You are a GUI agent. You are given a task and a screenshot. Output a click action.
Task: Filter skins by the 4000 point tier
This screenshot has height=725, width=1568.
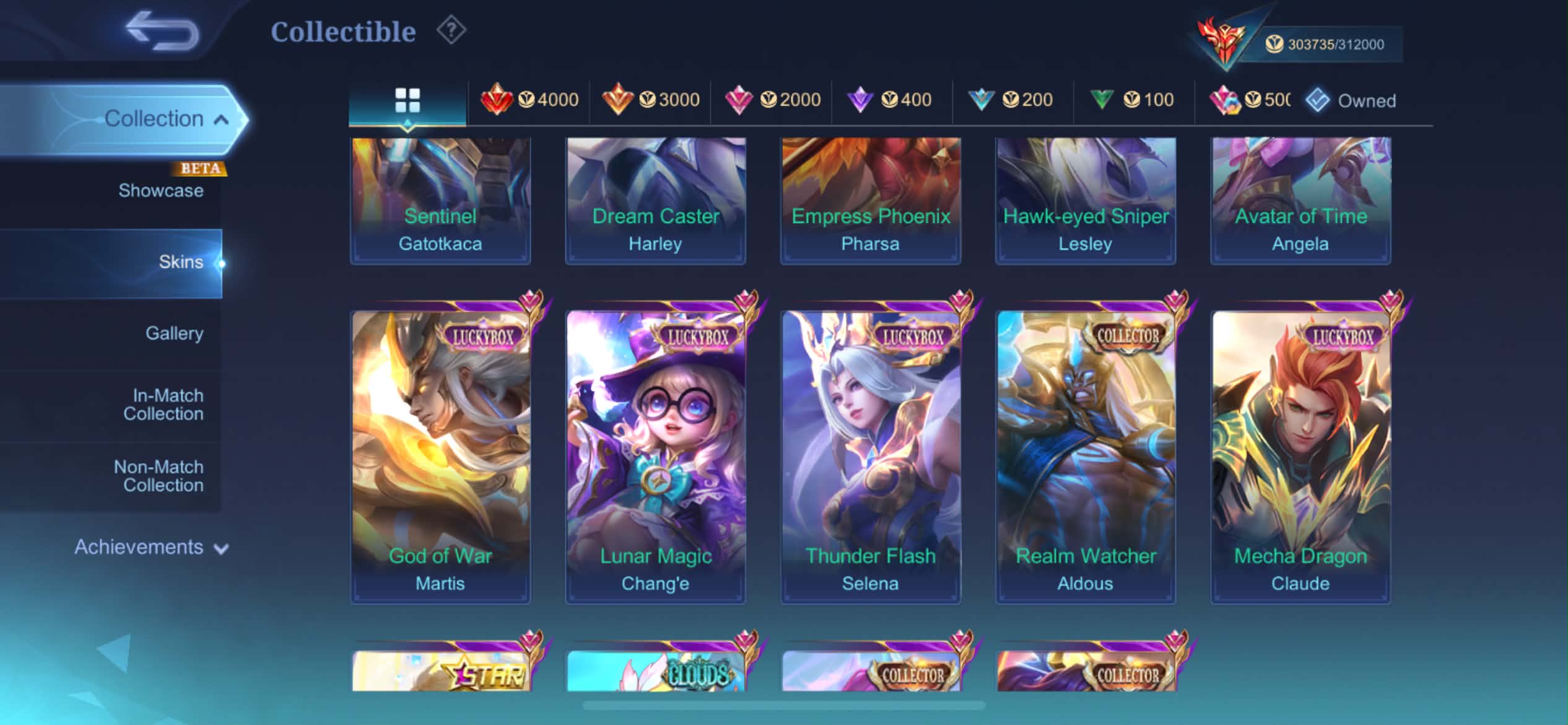click(530, 100)
